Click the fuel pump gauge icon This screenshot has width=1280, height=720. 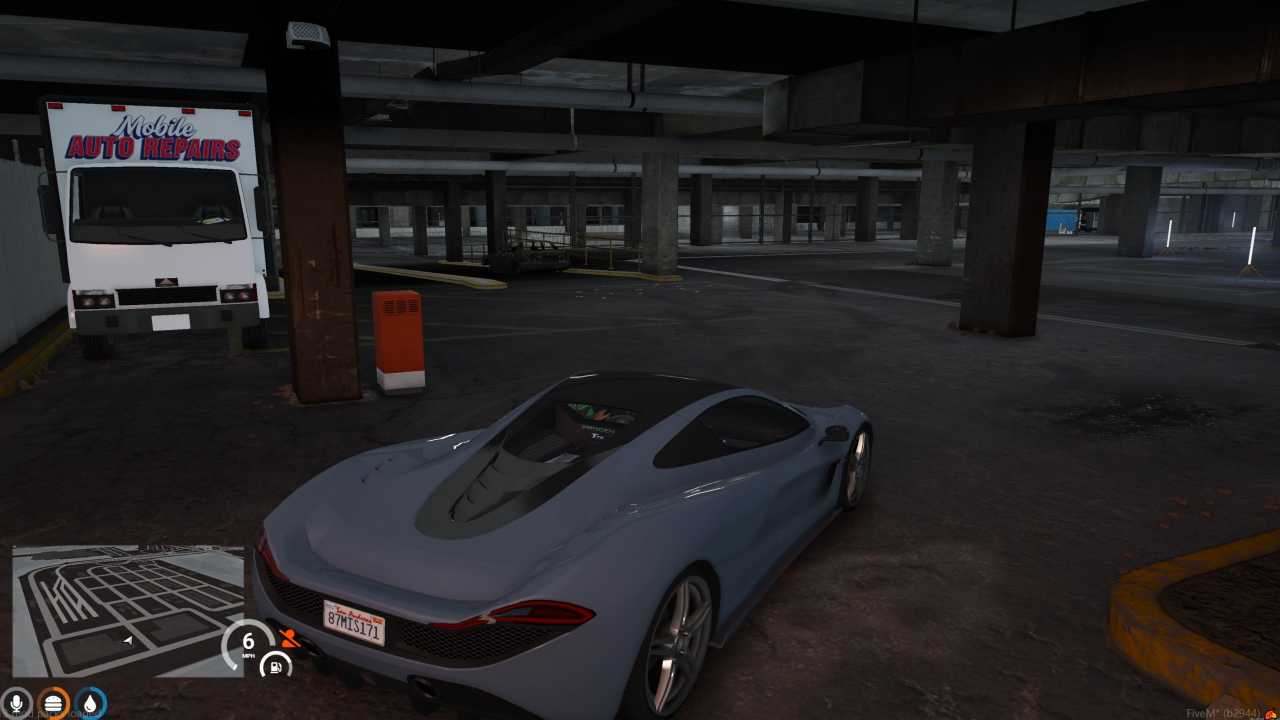point(275,666)
